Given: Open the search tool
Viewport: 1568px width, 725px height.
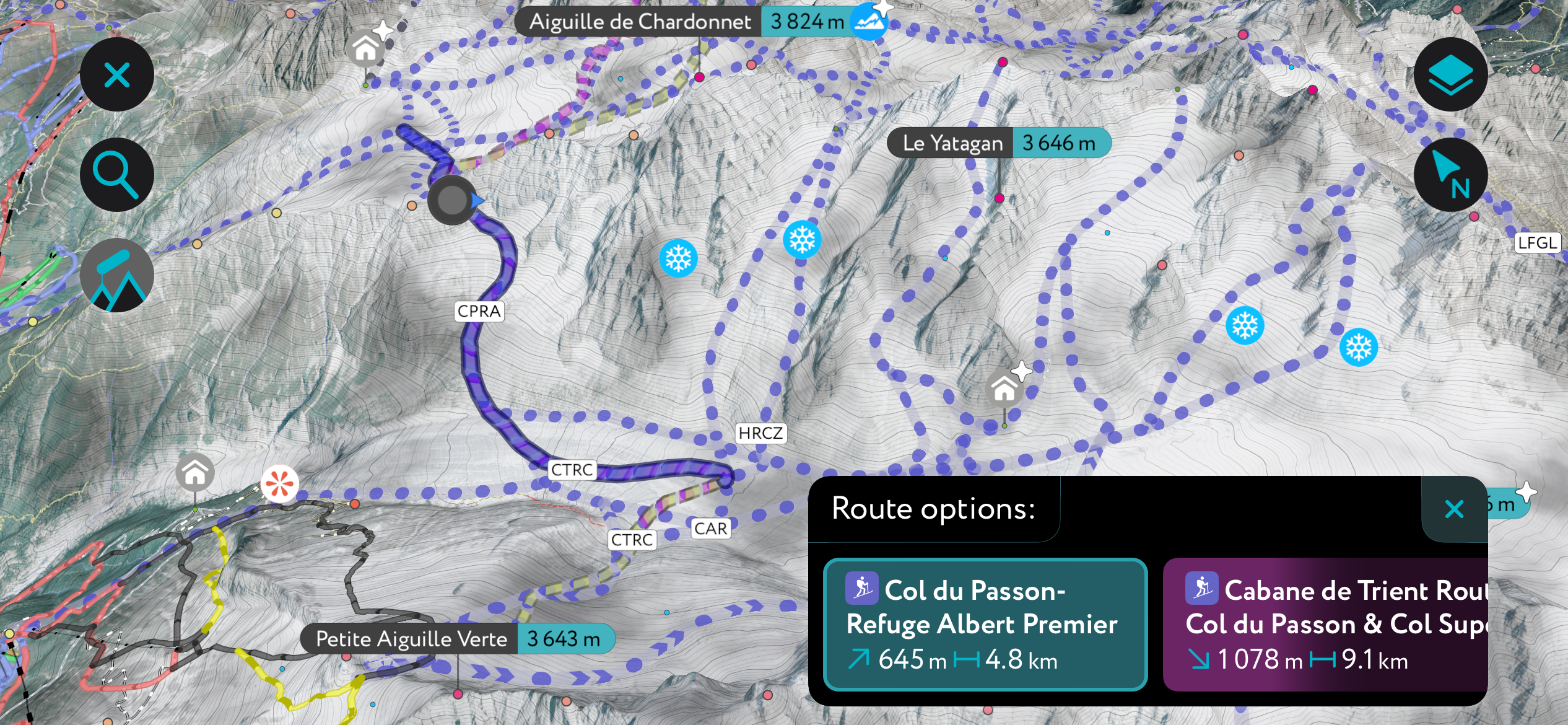Looking at the screenshot, I should [x=116, y=174].
